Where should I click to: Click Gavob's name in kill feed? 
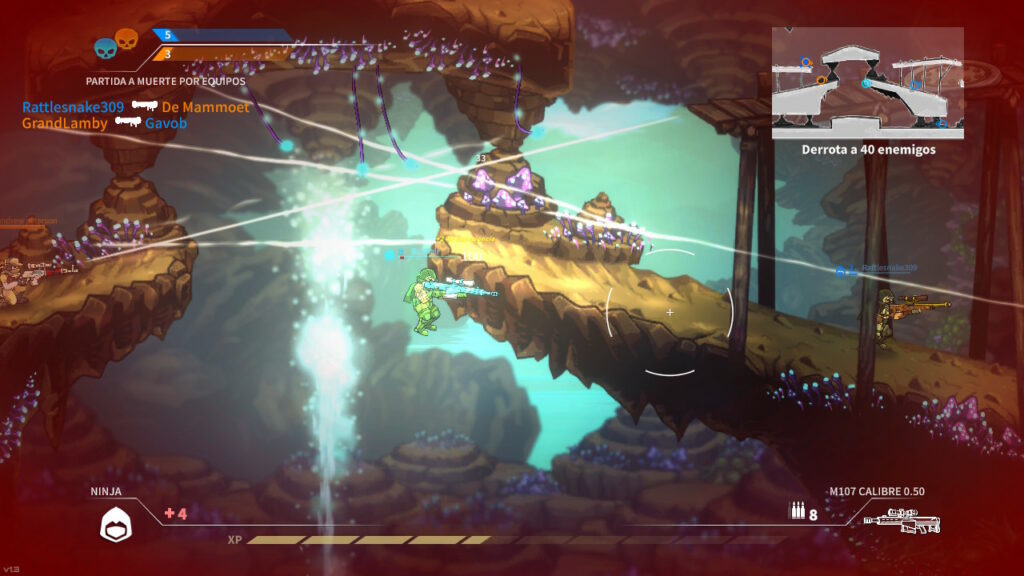166,123
